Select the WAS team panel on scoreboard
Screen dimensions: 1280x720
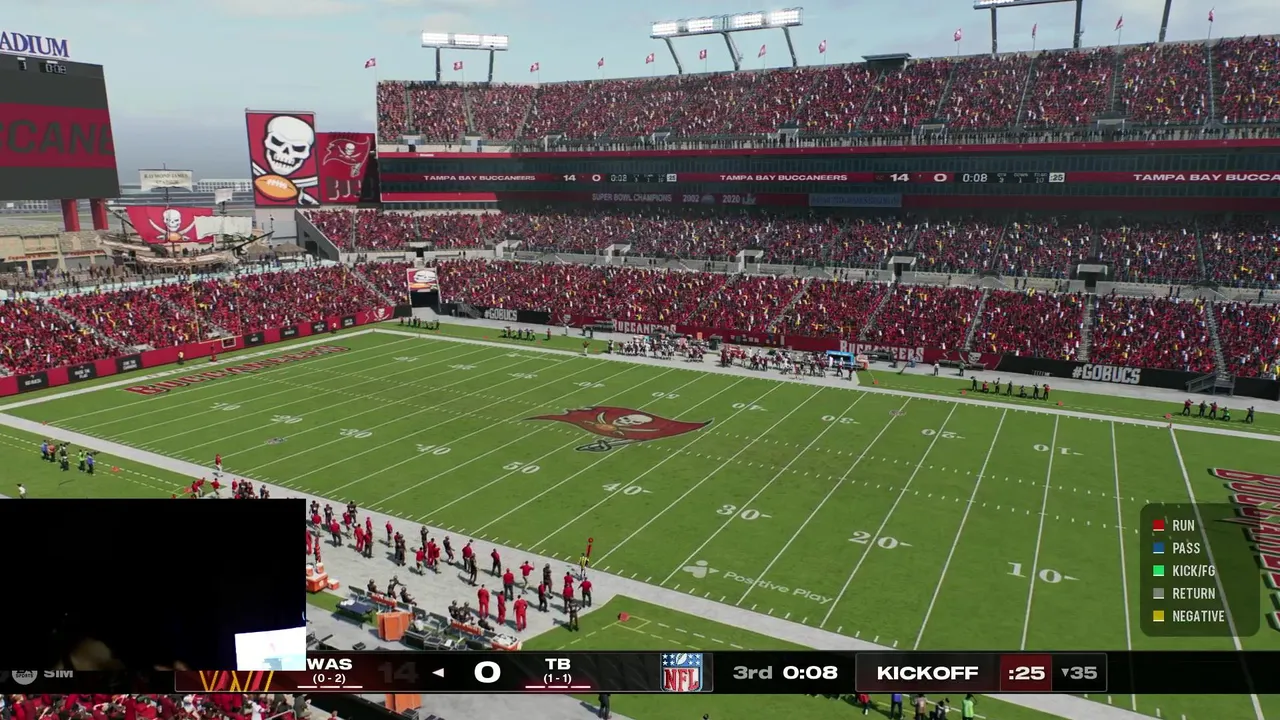329,671
